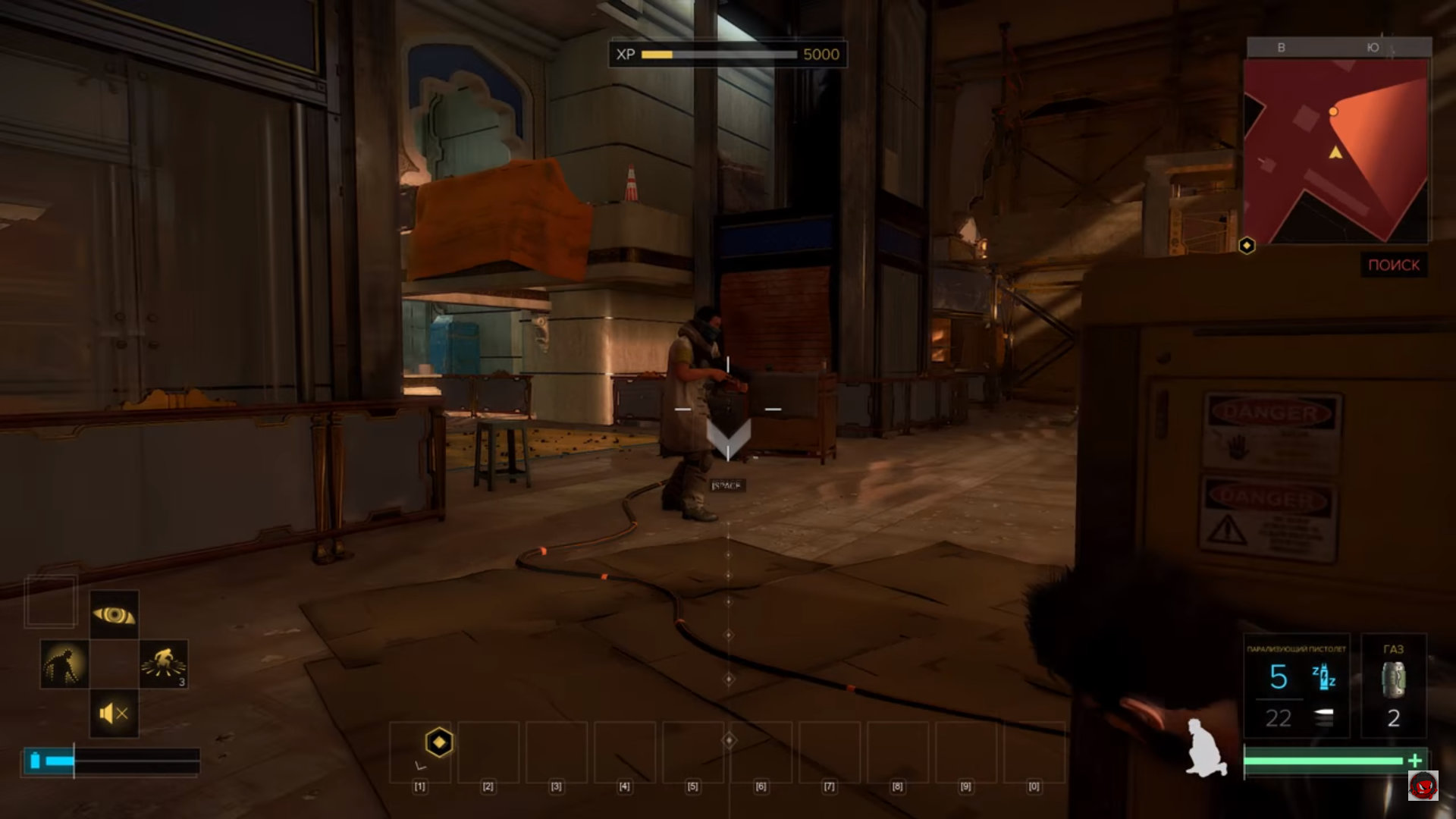Select the gas grenade slot
The width and height of the screenshot is (1456, 819).
click(x=1393, y=686)
